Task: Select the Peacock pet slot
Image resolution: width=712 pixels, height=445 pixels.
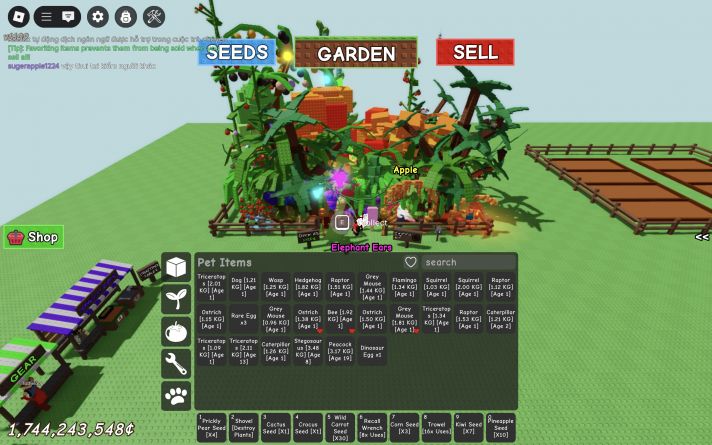Action: point(340,351)
